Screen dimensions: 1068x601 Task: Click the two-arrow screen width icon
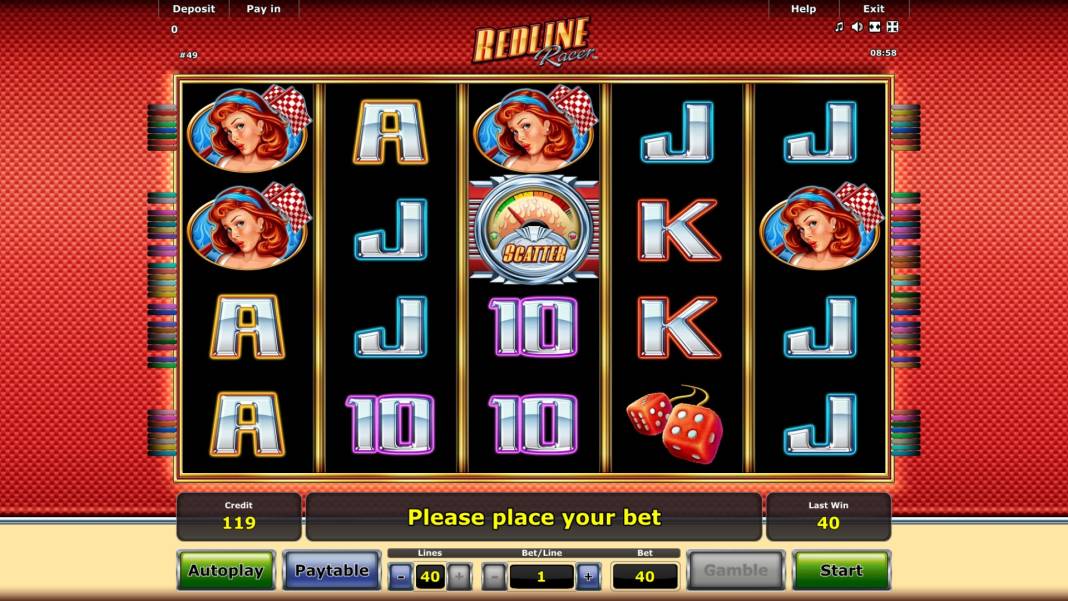tap(875, 27)
